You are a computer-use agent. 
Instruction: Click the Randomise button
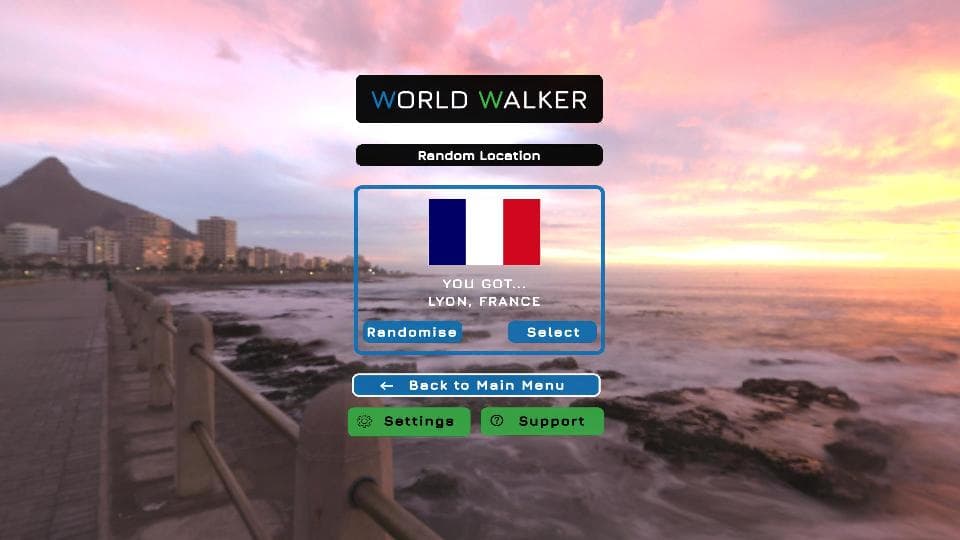pos(412,332)
